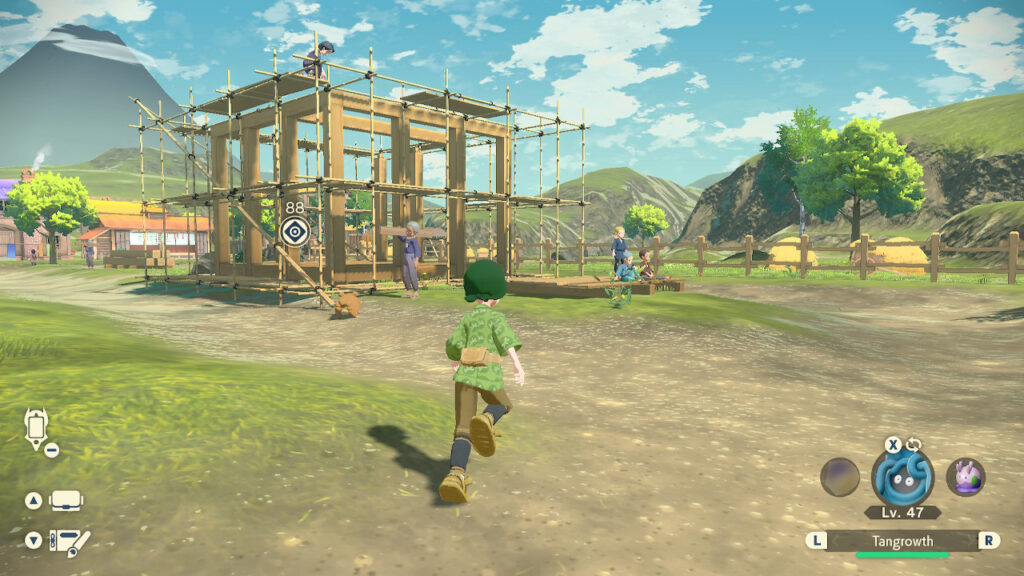Click the objective target marker showing 88
Screen dimensions: 1024x576
coord(294,232)
